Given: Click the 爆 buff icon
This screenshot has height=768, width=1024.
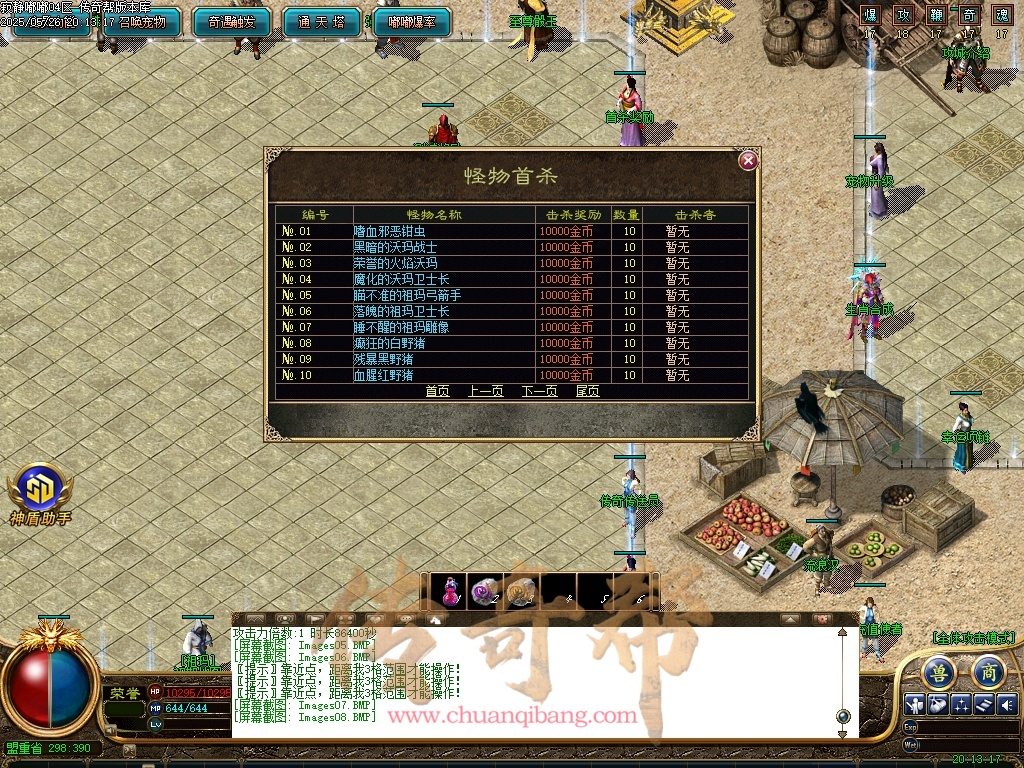Looking at the screenshot, I should click(x=870, y=16).
